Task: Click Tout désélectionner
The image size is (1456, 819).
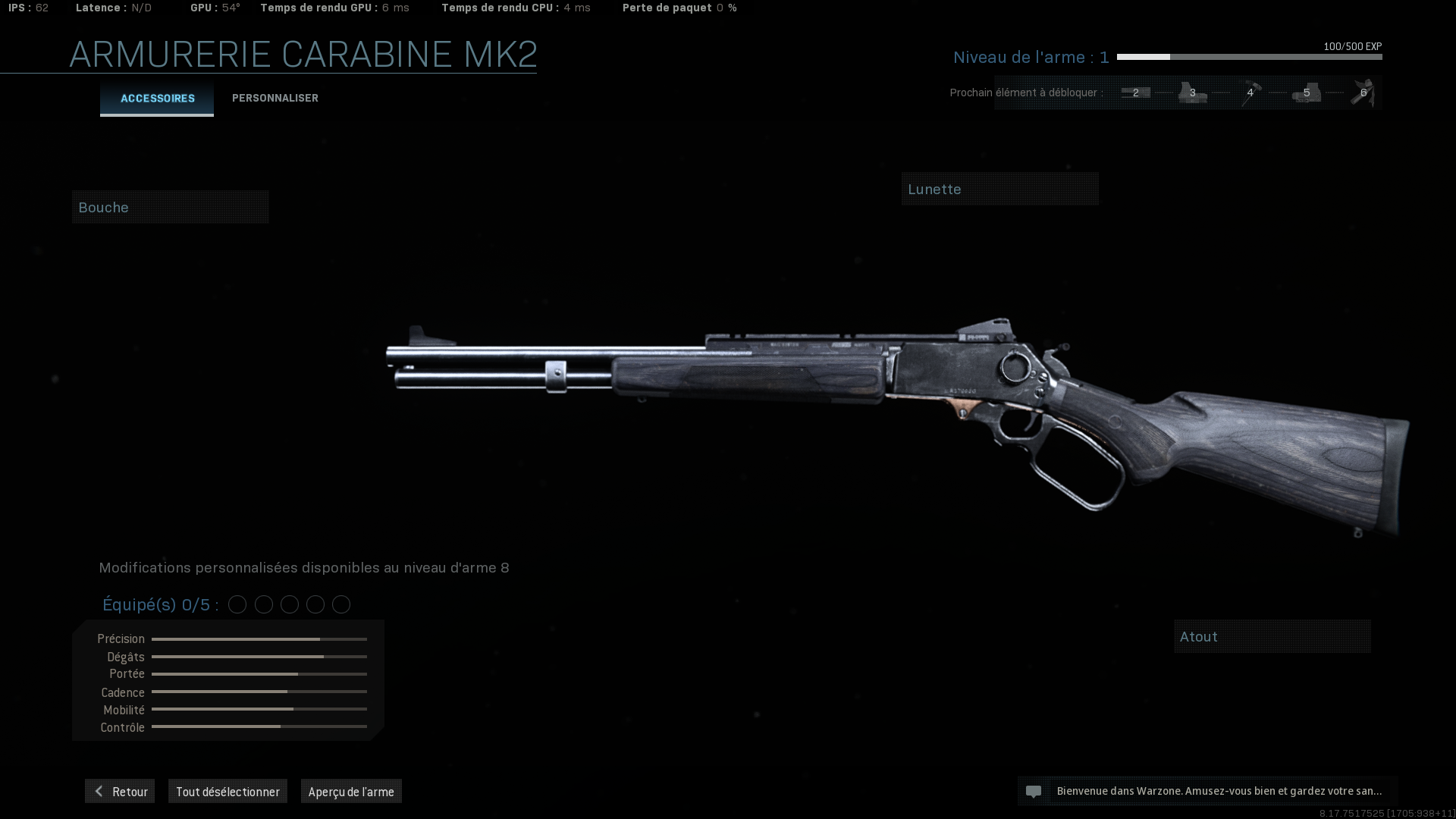Action: coord(227,791)
